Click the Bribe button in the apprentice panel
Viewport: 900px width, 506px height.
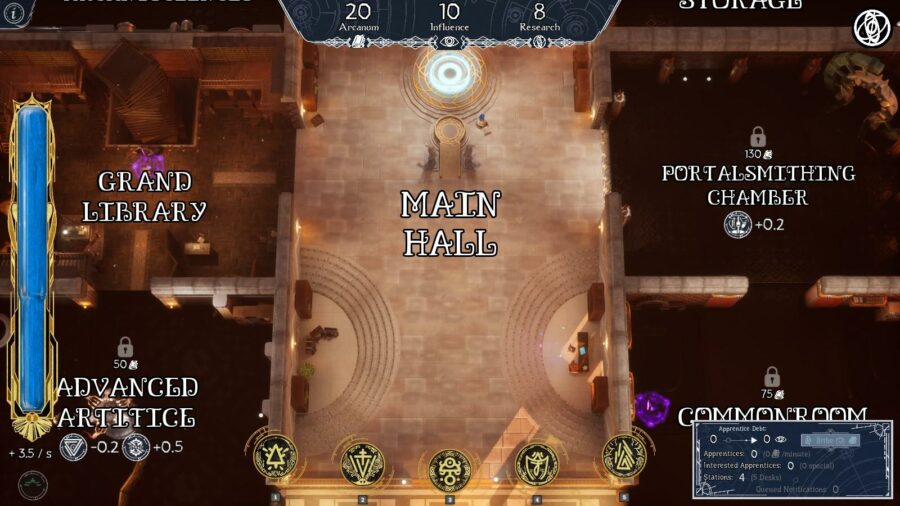pyautogui.click(x=829, y=439)
